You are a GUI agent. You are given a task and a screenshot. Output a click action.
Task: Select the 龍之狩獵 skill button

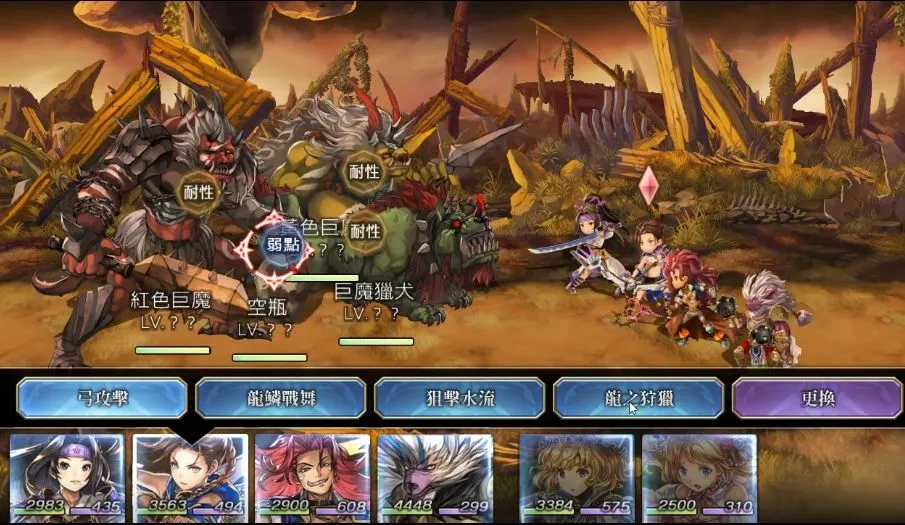pos(638,398)
